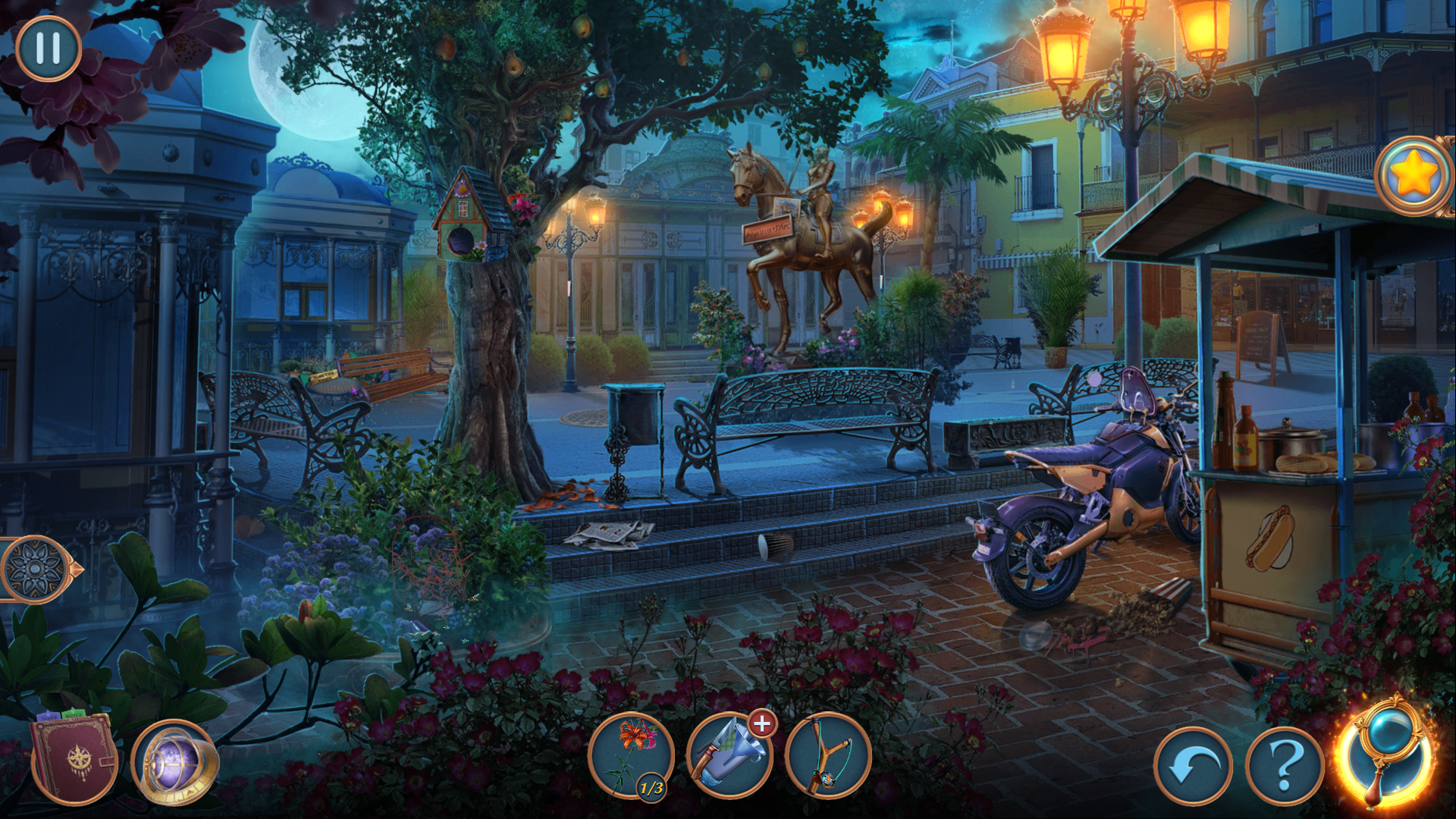This screenshot has height=819, width=1456.
Task: Open the purple globe map
Action: [175, 761]
